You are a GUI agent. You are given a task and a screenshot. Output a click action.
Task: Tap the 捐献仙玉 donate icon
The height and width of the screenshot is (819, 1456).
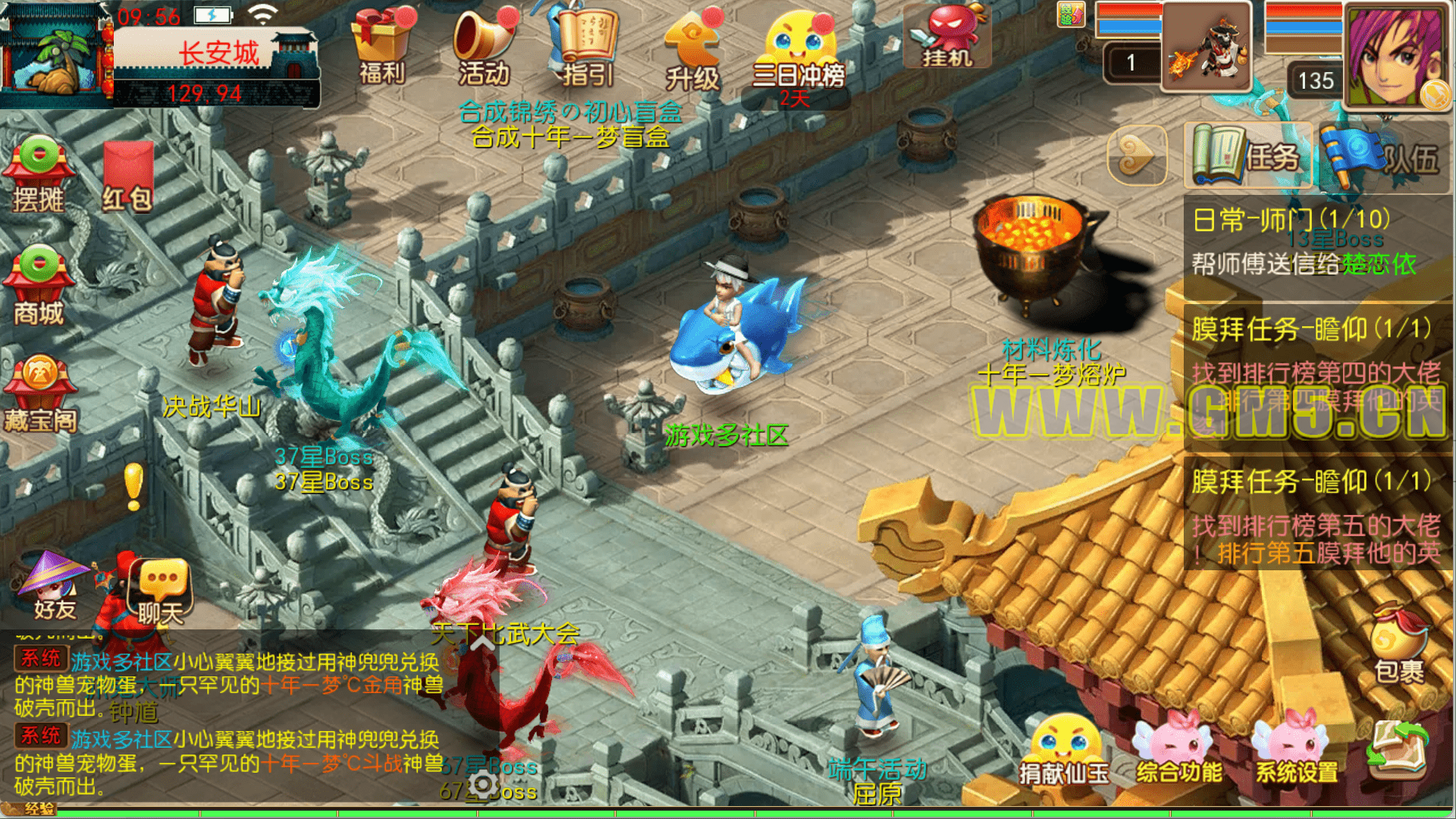point(1063,752)
